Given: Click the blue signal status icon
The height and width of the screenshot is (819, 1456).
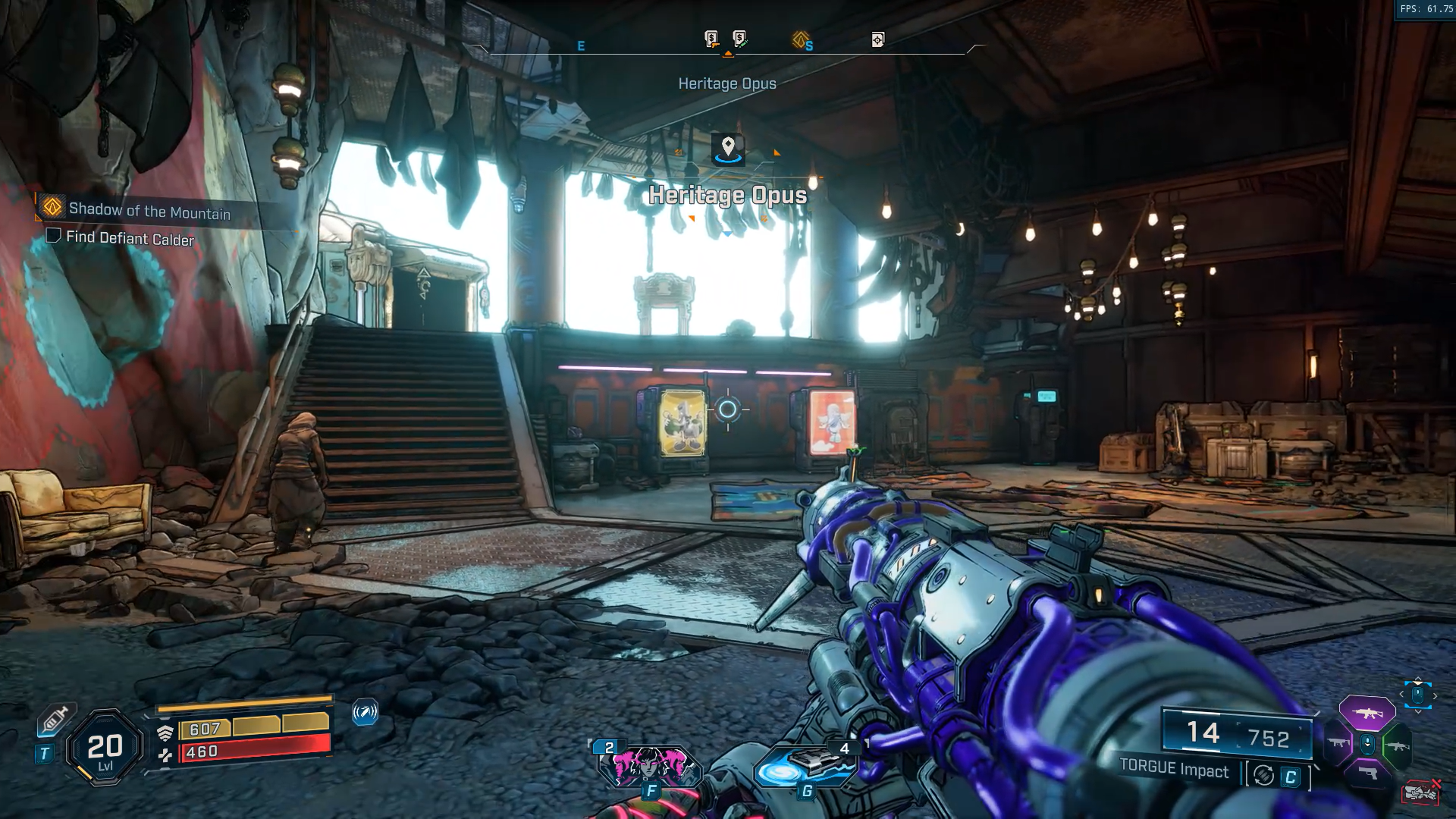Looking at the screenshot, I should pos(365,712).
